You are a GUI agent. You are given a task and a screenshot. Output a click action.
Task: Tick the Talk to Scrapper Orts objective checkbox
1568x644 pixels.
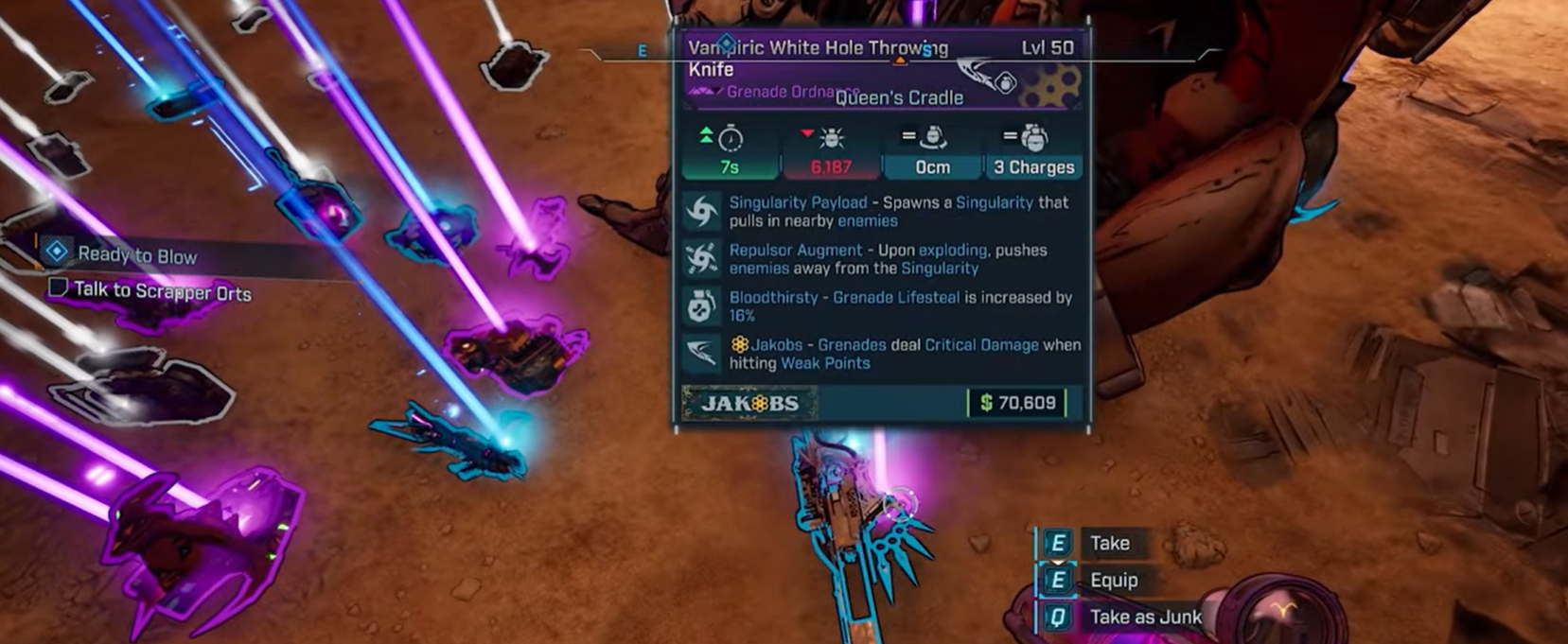tap(58, 287)
